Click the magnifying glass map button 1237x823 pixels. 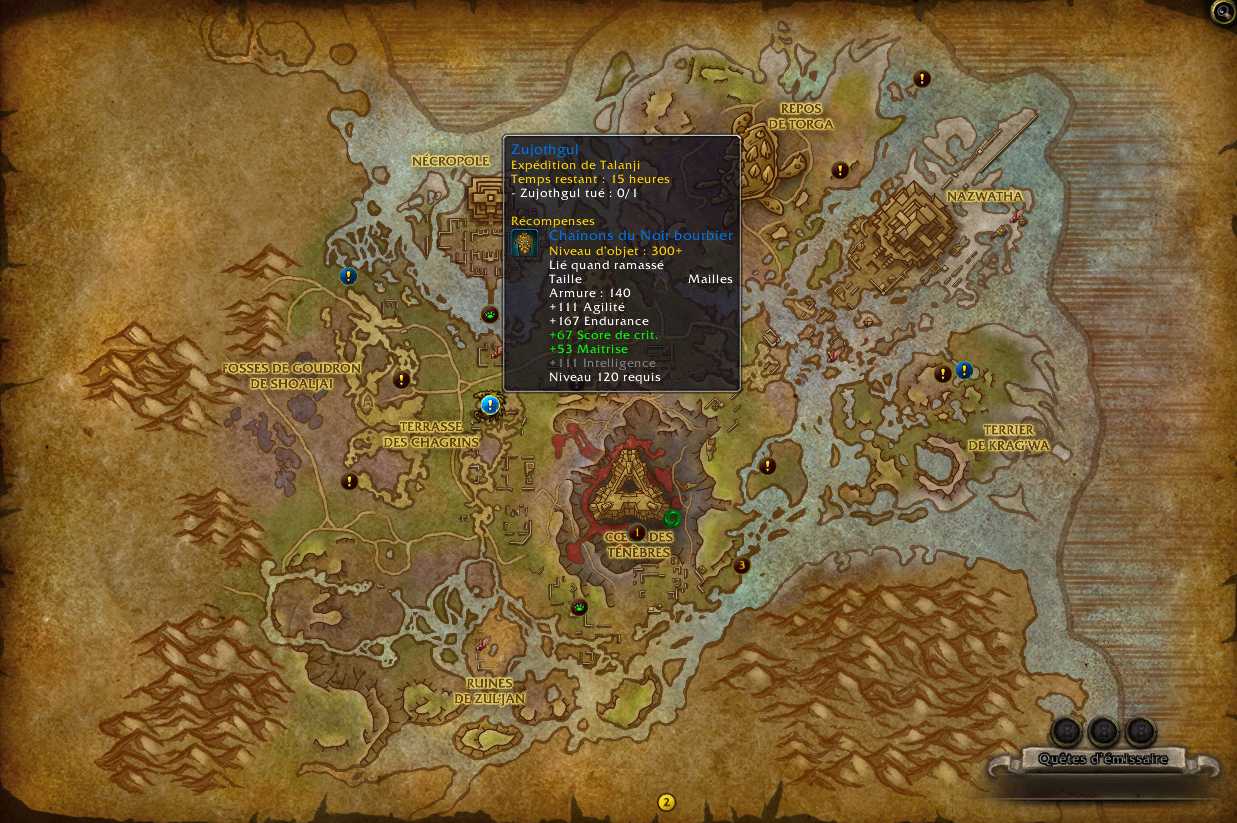click(1223, 12)
